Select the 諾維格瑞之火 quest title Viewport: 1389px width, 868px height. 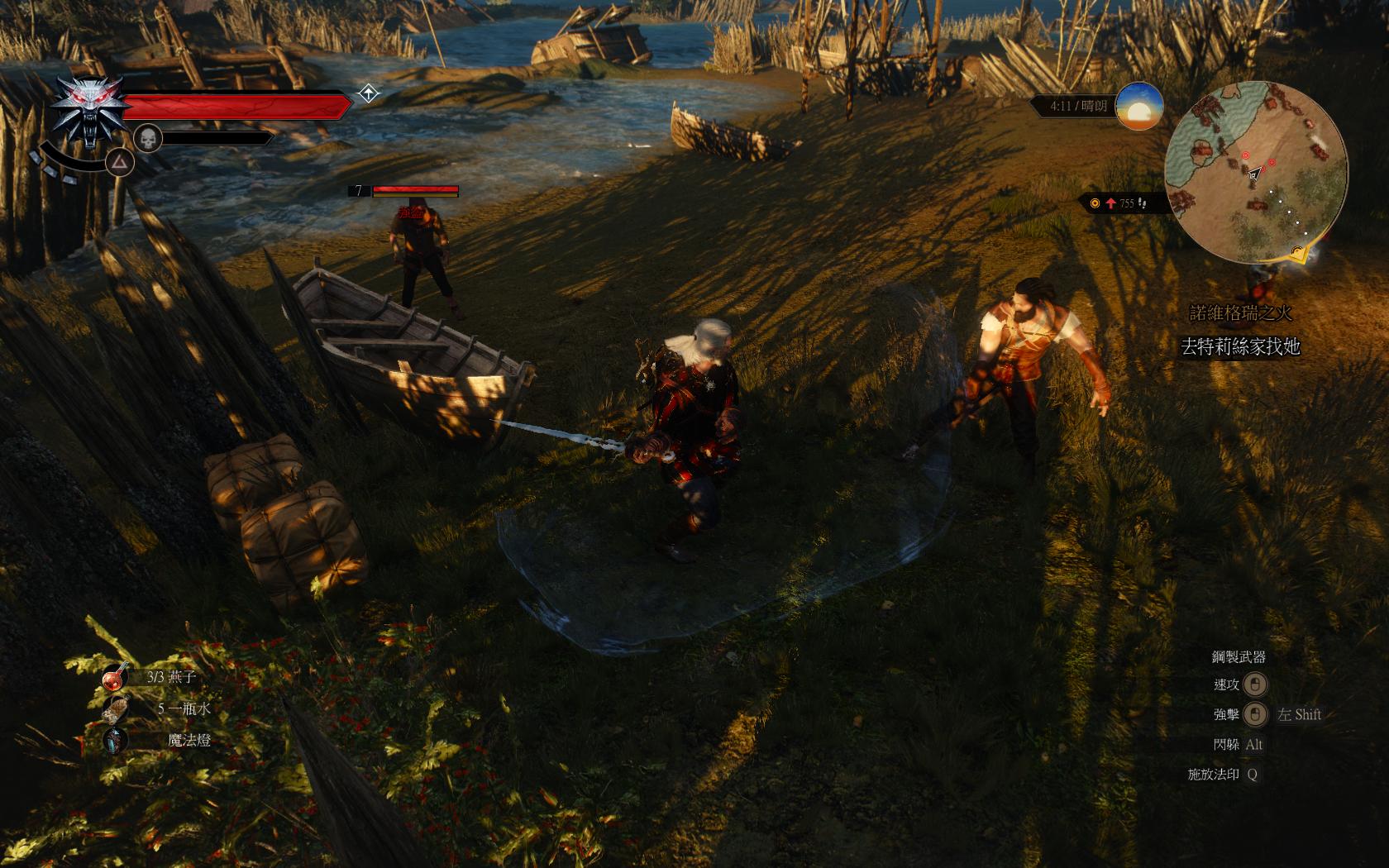1240,313
